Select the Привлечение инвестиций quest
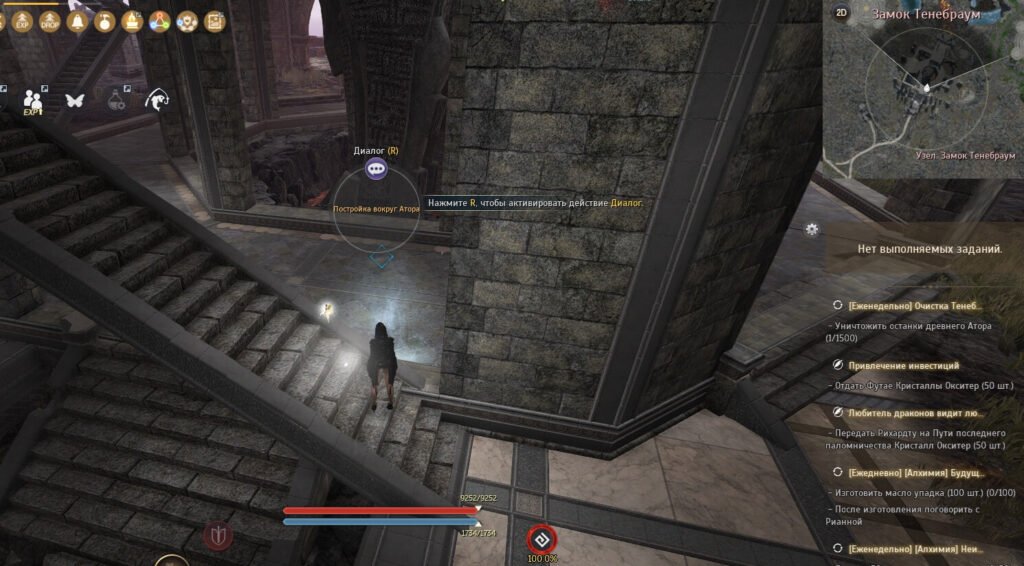The height and width of the screenshot is (566, 1024). [904, 366]
